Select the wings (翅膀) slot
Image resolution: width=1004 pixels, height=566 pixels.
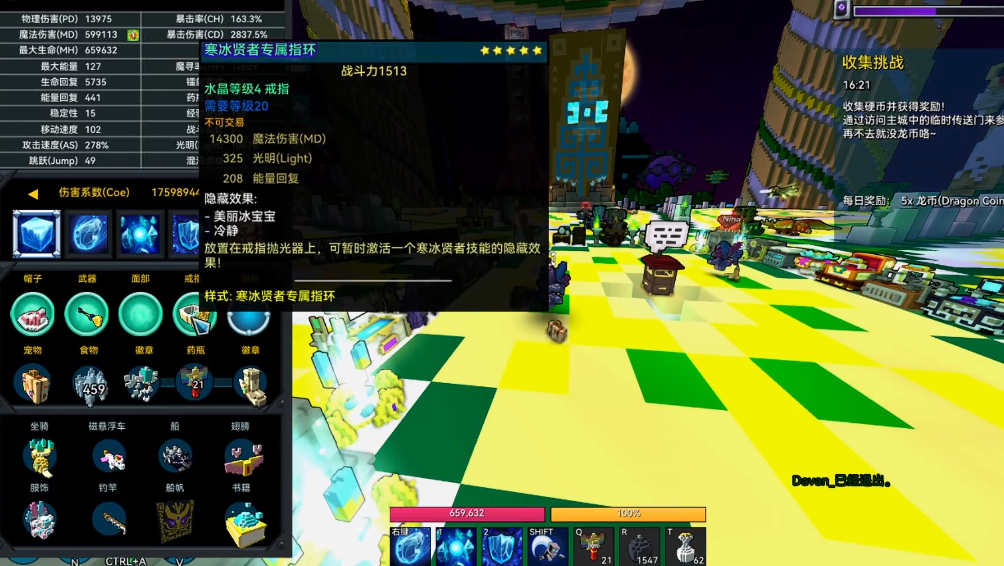242,458
